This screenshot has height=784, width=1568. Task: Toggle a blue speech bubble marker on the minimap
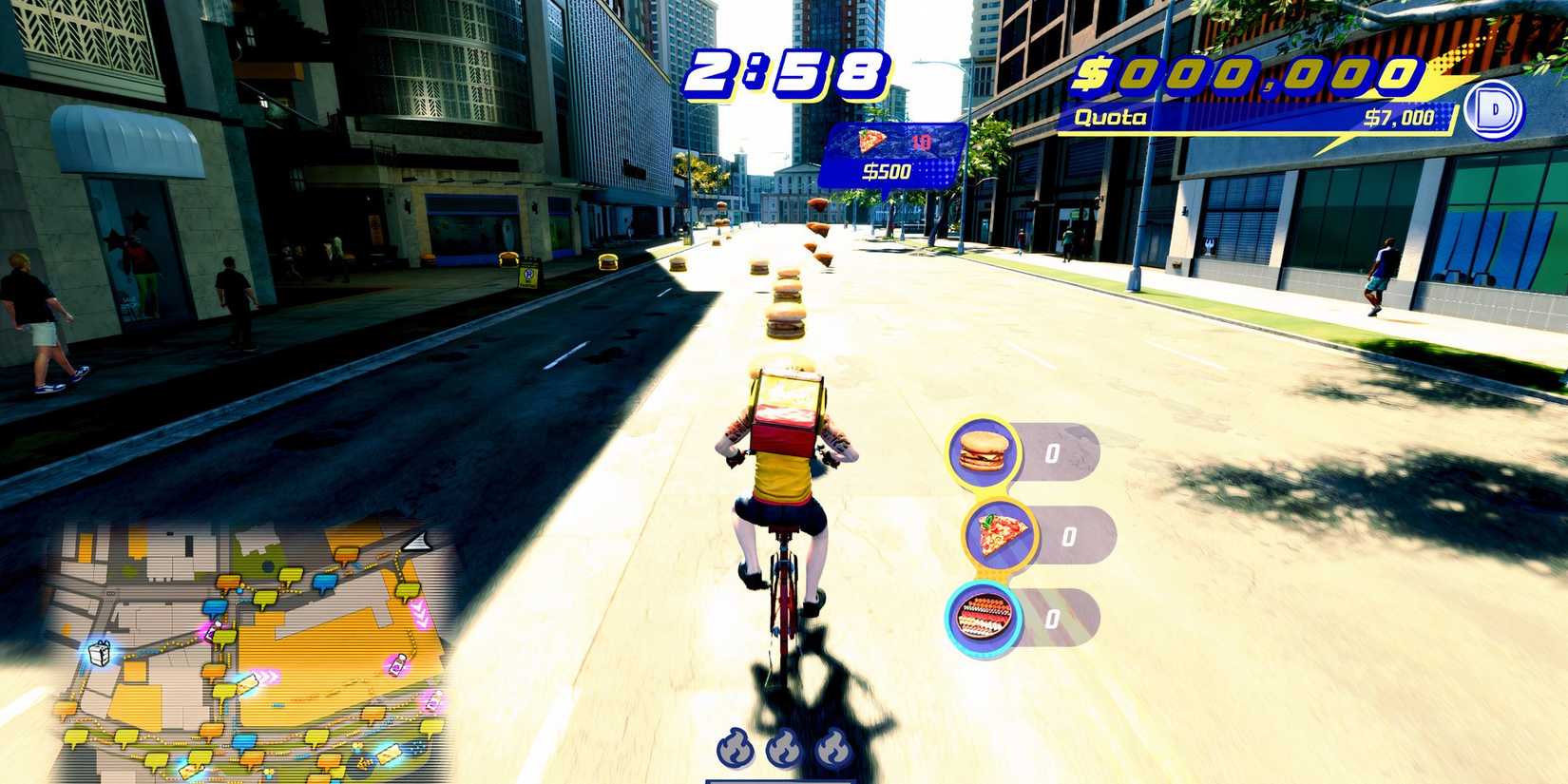coord(323,583)
